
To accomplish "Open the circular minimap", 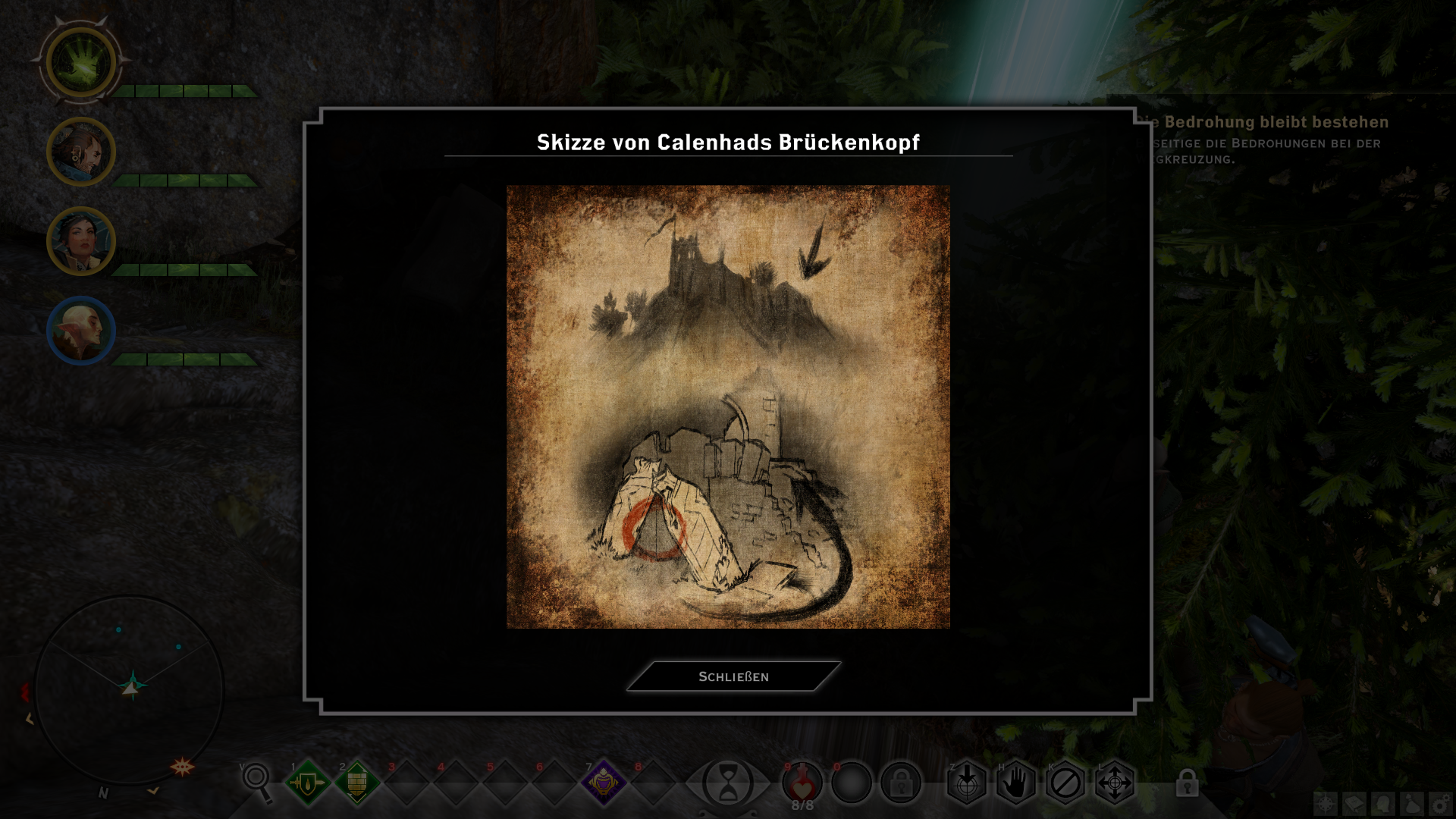I will pyautogui.click(x=130, y=689).
